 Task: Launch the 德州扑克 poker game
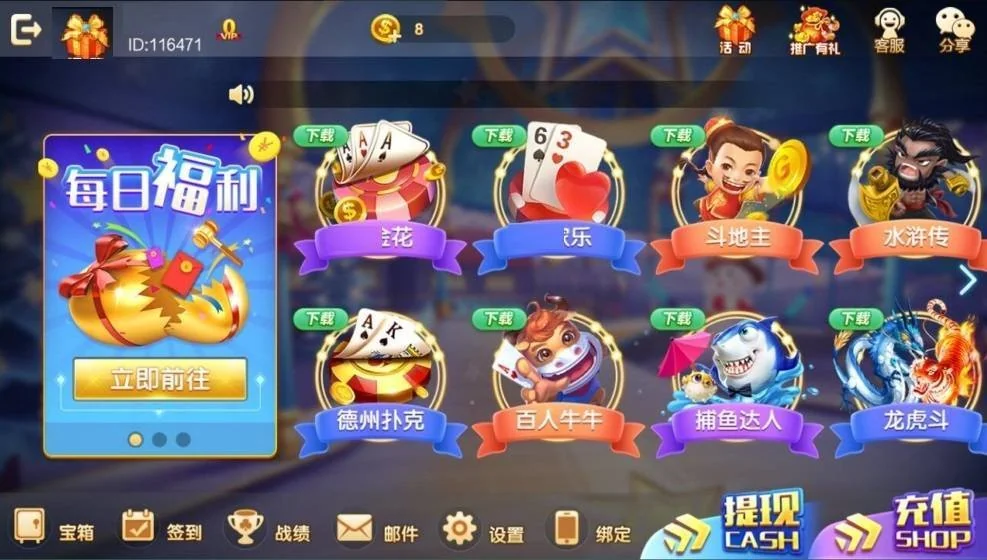[x=379, y=380]
